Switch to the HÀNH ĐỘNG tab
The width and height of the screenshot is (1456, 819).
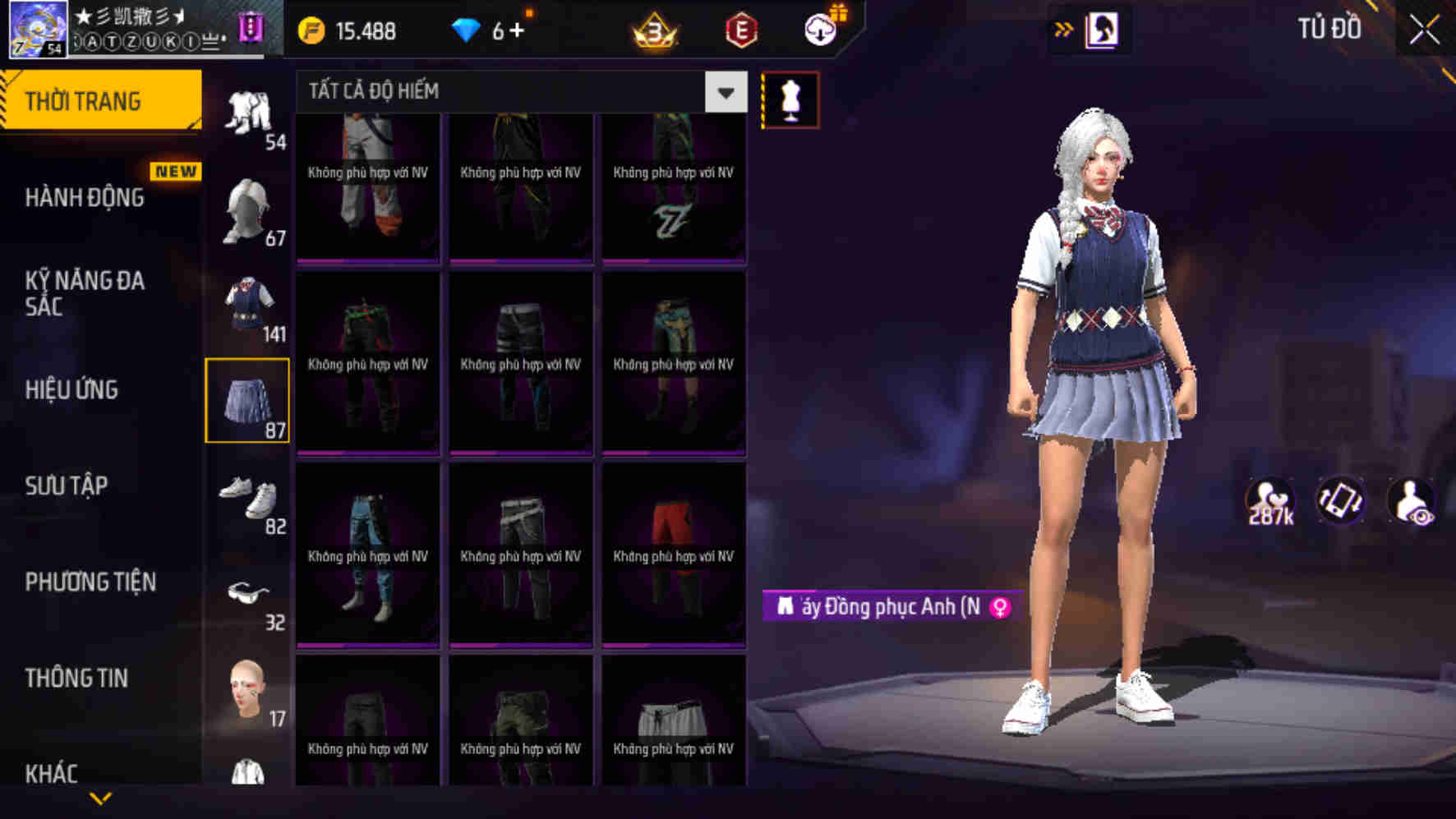pyautogui.click(x=86, y=198)
